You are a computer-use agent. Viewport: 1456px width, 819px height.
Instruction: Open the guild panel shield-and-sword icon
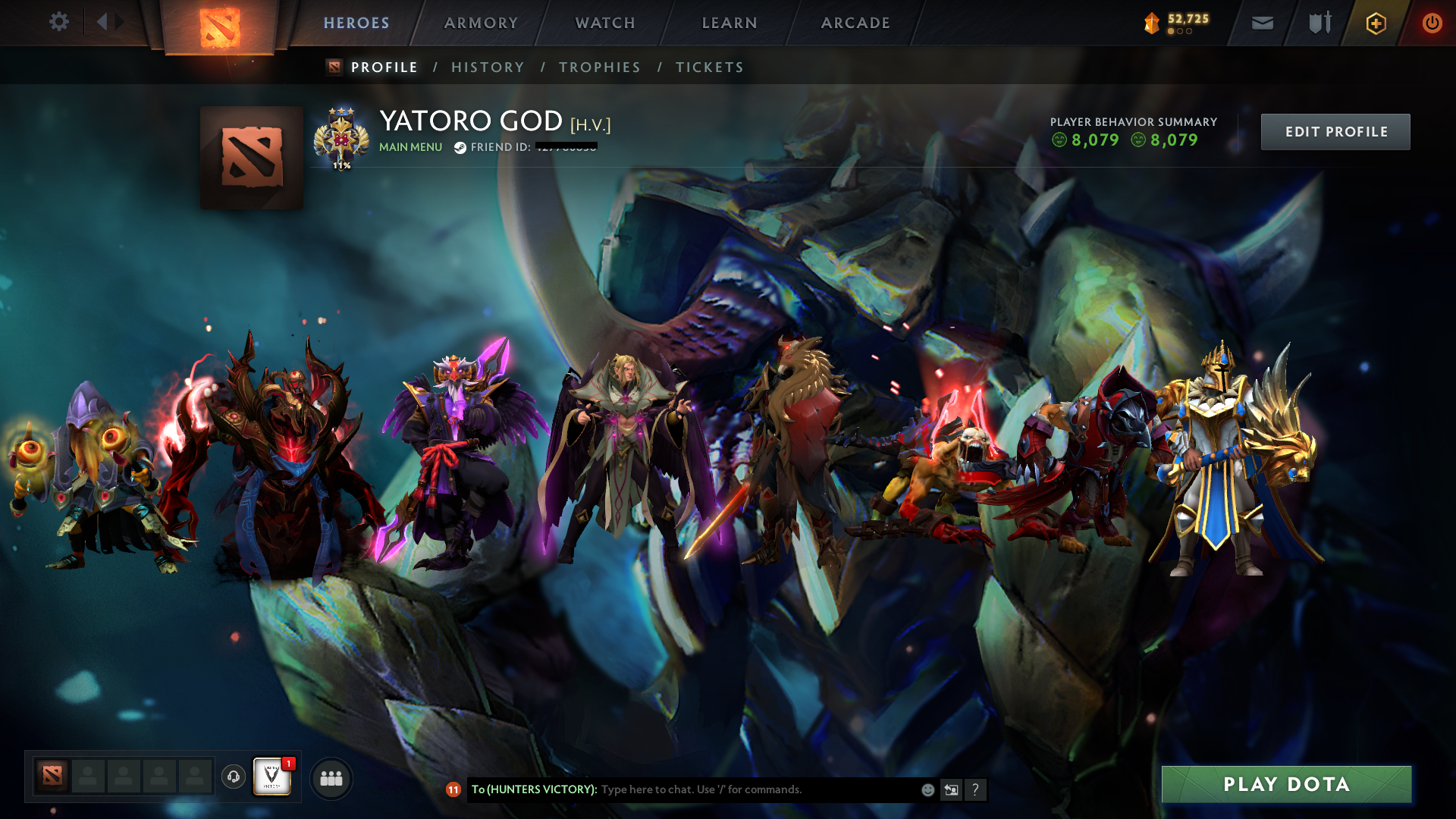tap(1318, 23)
